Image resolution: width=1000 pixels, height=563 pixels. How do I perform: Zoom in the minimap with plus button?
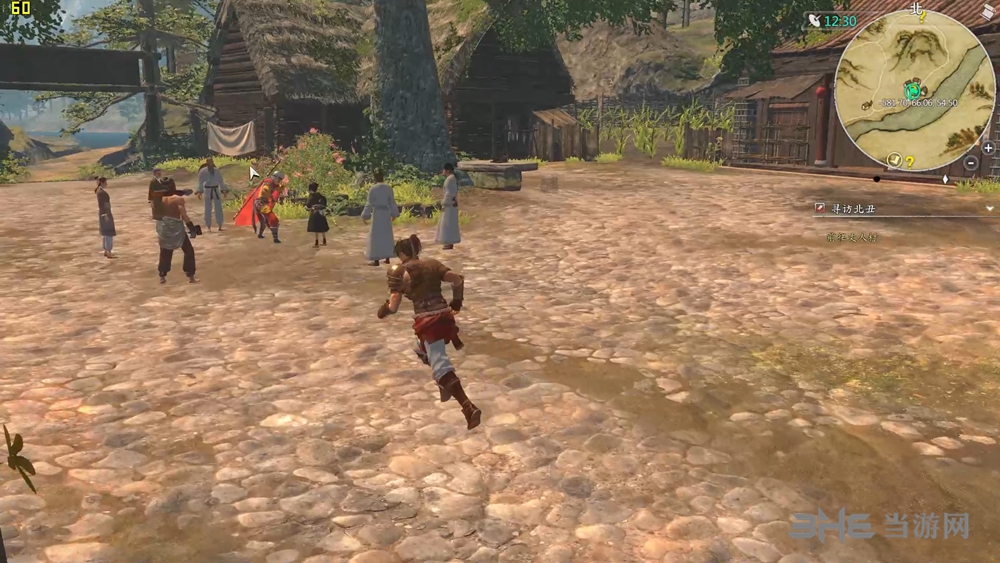(x=988, y=147)
